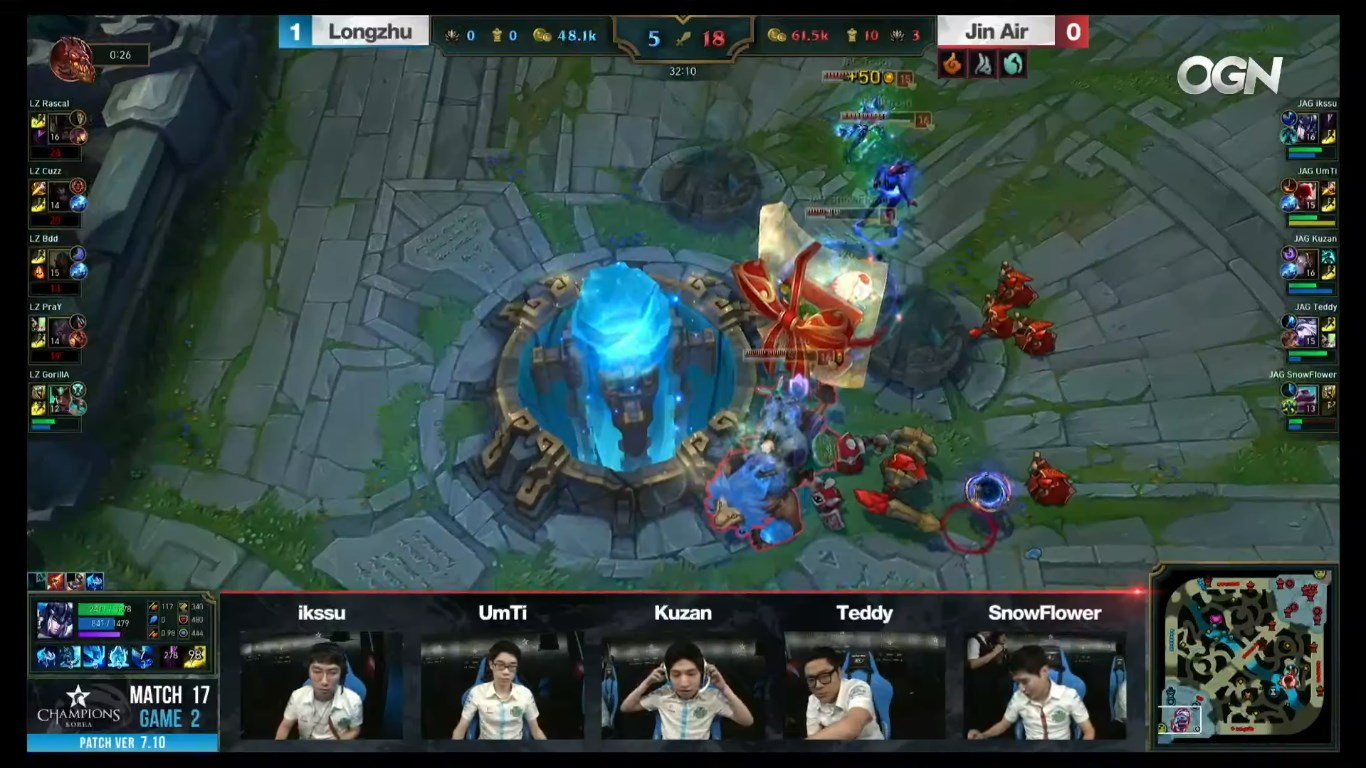Click the attack damage icon in the stats panel
The height and width of the screenshot is (768, 1366).
153,607
